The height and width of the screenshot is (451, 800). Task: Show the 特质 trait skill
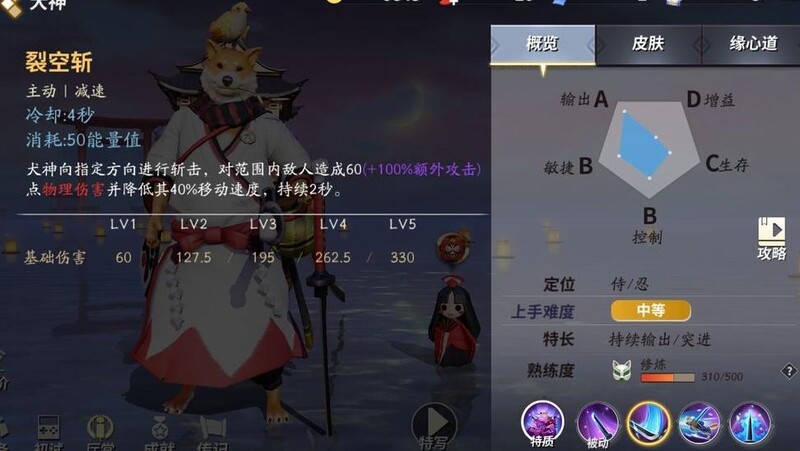543,422
